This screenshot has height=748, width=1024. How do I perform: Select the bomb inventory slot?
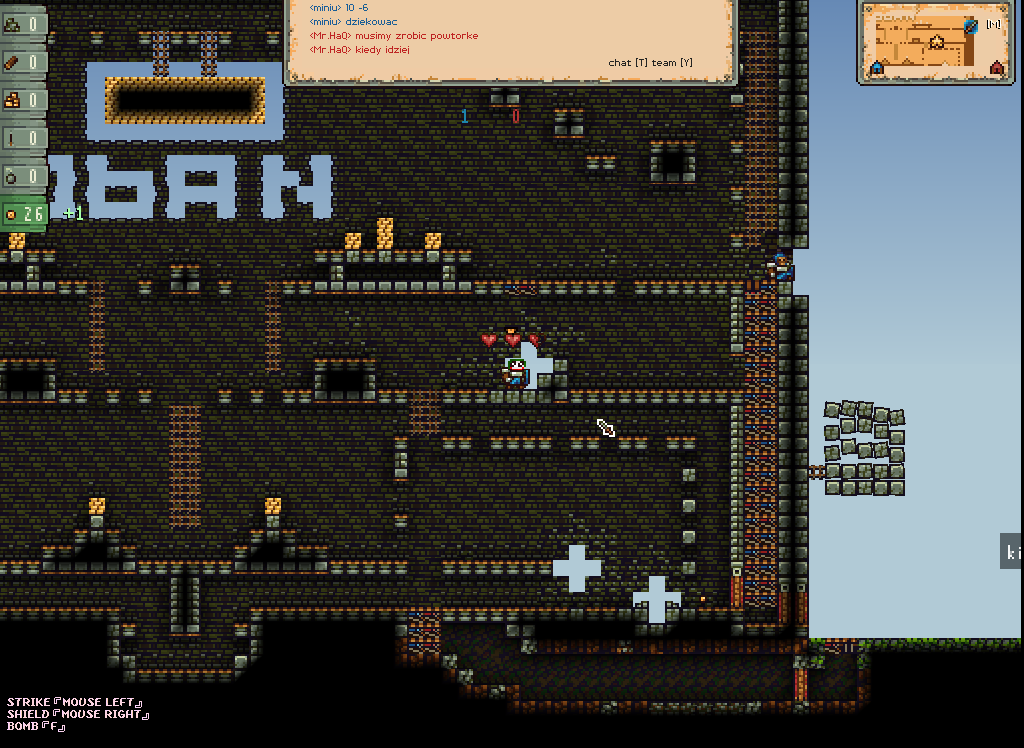coord(24,176)
